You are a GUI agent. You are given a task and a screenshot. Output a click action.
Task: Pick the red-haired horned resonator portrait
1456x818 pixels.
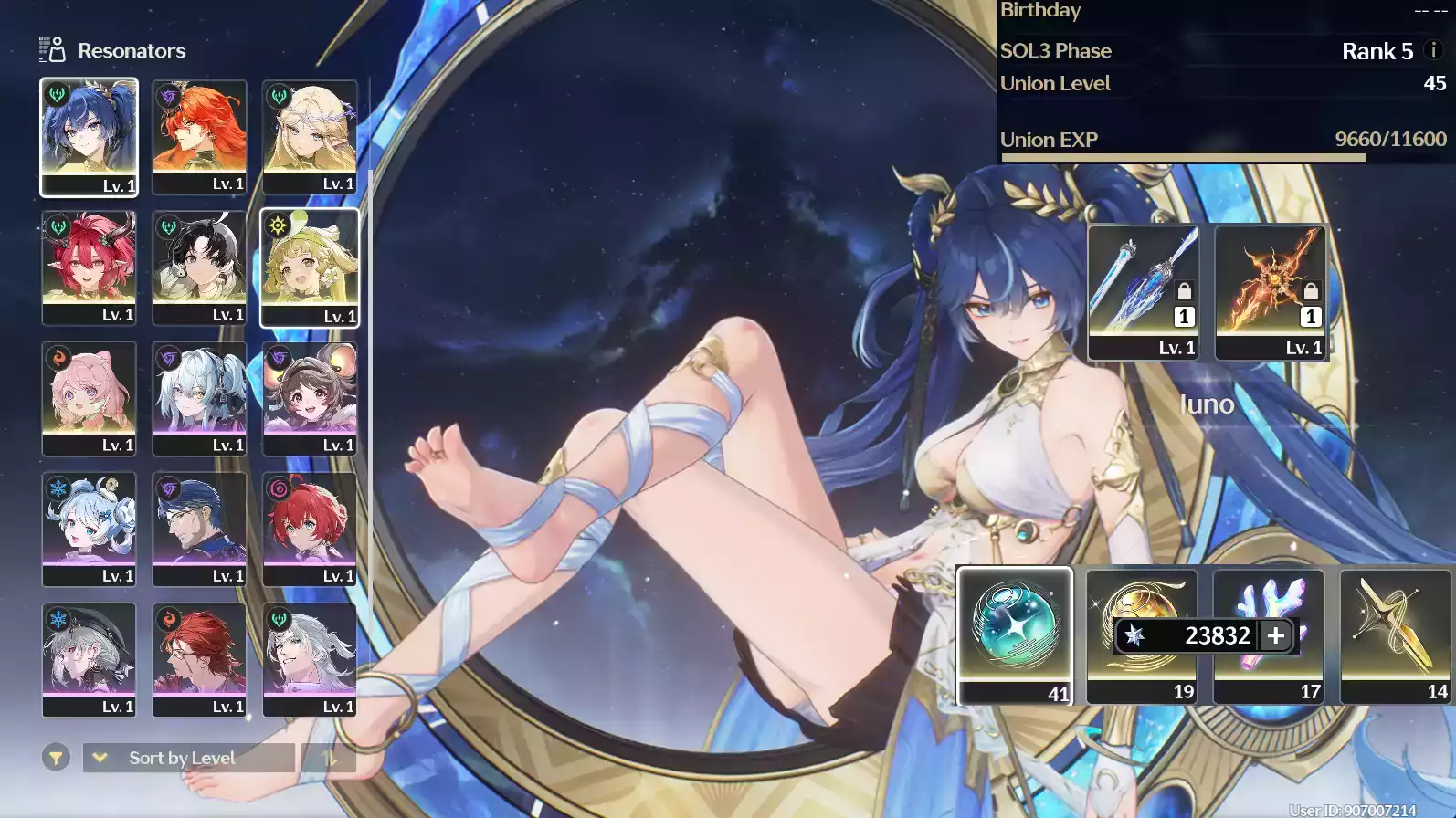pos(89,267)
